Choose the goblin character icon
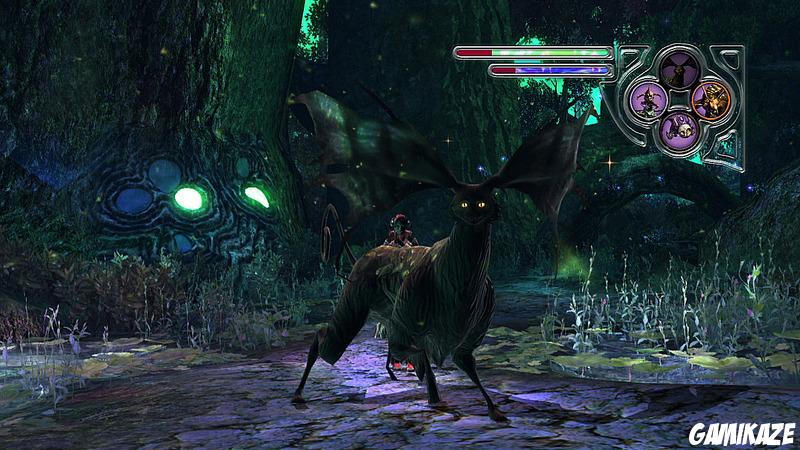This screenshot has width=800, height=450. [648, 99]
